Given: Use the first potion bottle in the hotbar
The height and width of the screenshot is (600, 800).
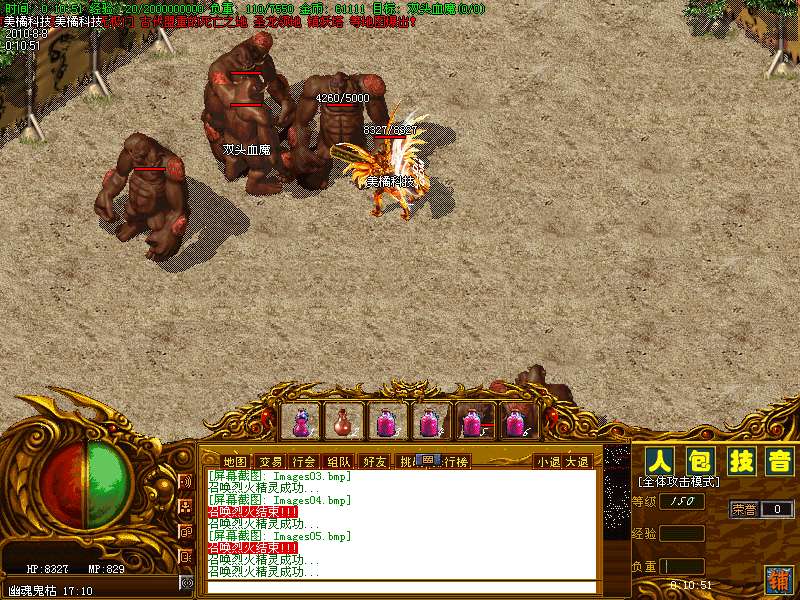Looking at the screenshot, I should point(300,421).
